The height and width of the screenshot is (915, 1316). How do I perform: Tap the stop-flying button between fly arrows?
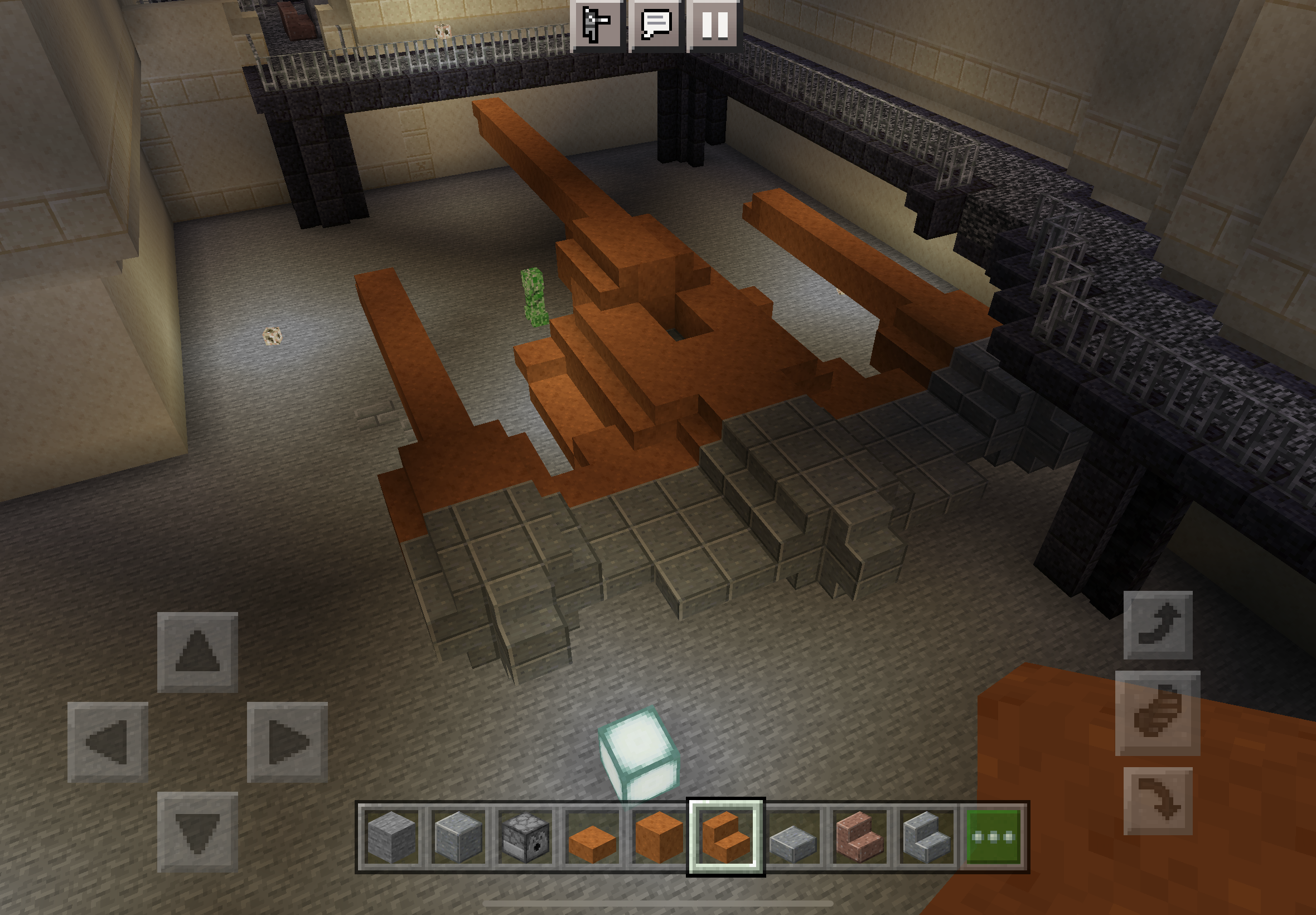[x=1157, y=713]
